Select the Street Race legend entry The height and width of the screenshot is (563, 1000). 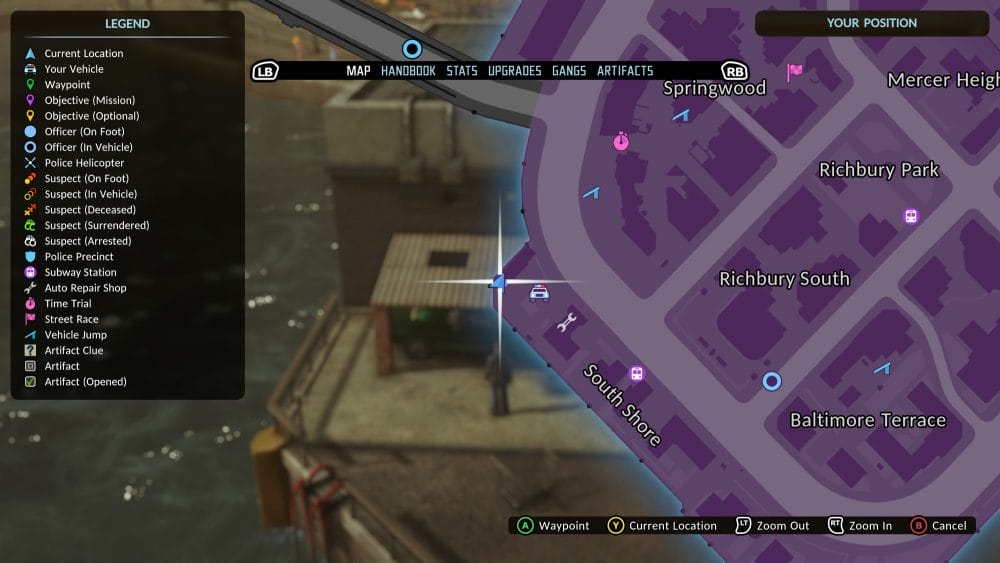click(x=71, y=319)
